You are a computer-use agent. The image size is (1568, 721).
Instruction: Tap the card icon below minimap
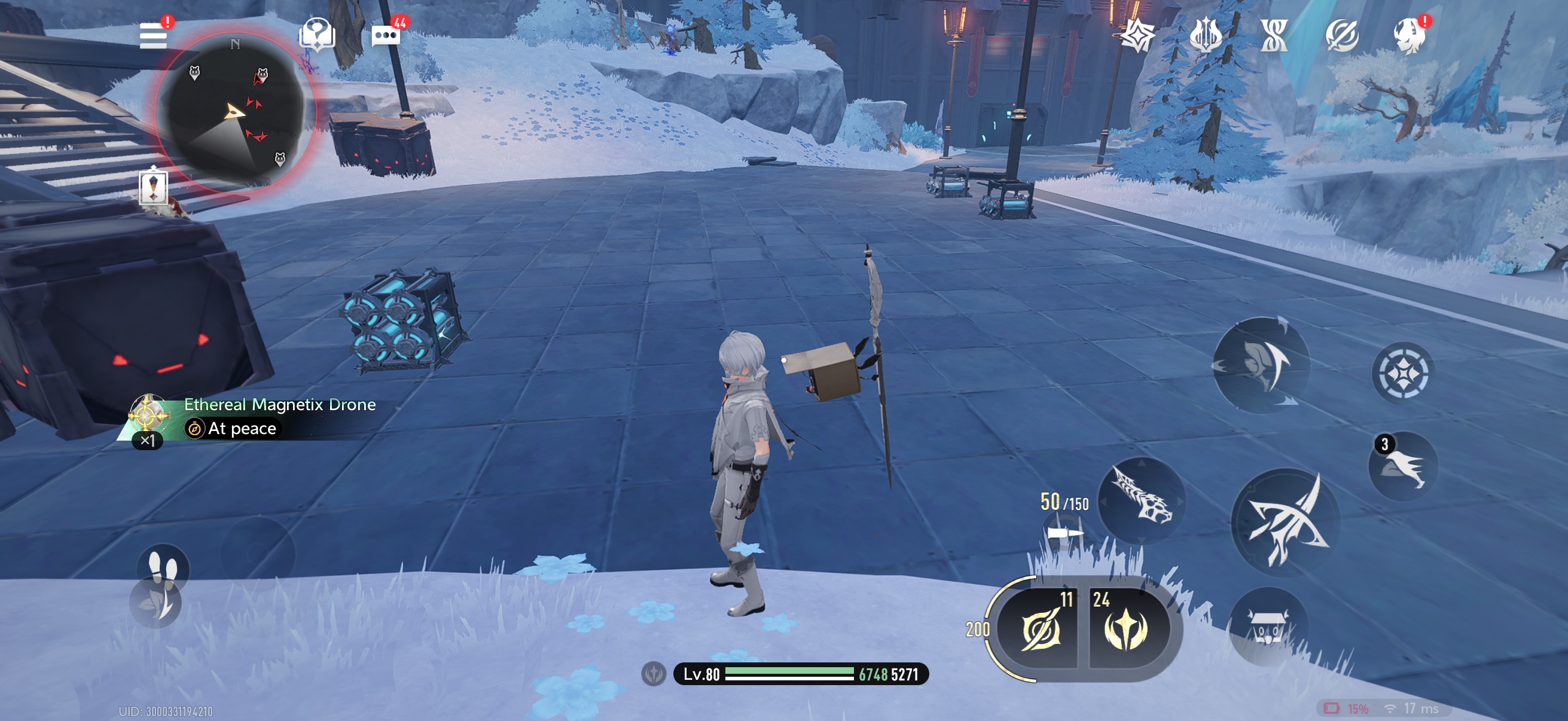point(152,186)
